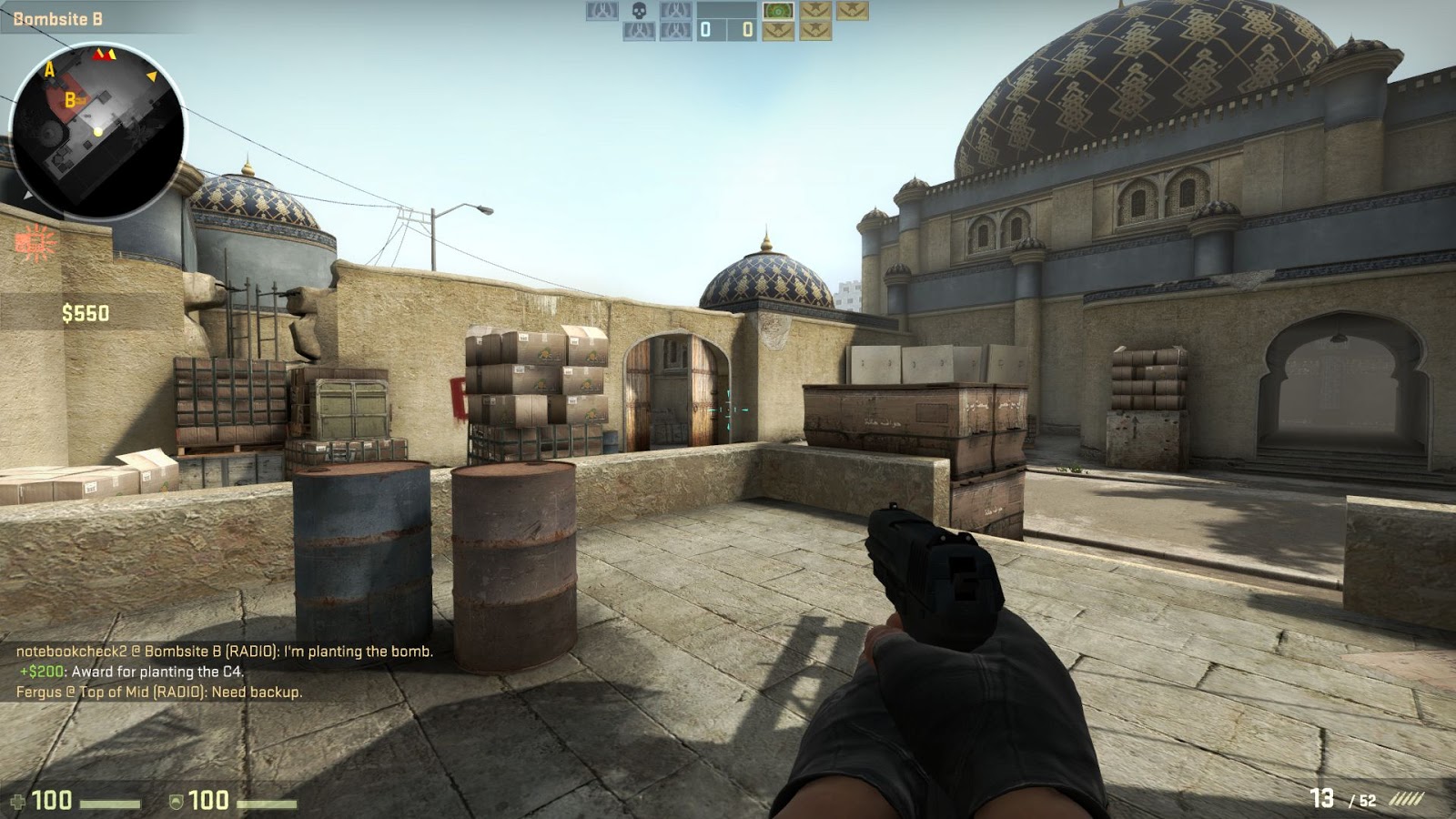
Task: Click the skull icon above the scoreboard
Action: click(639, 11)
